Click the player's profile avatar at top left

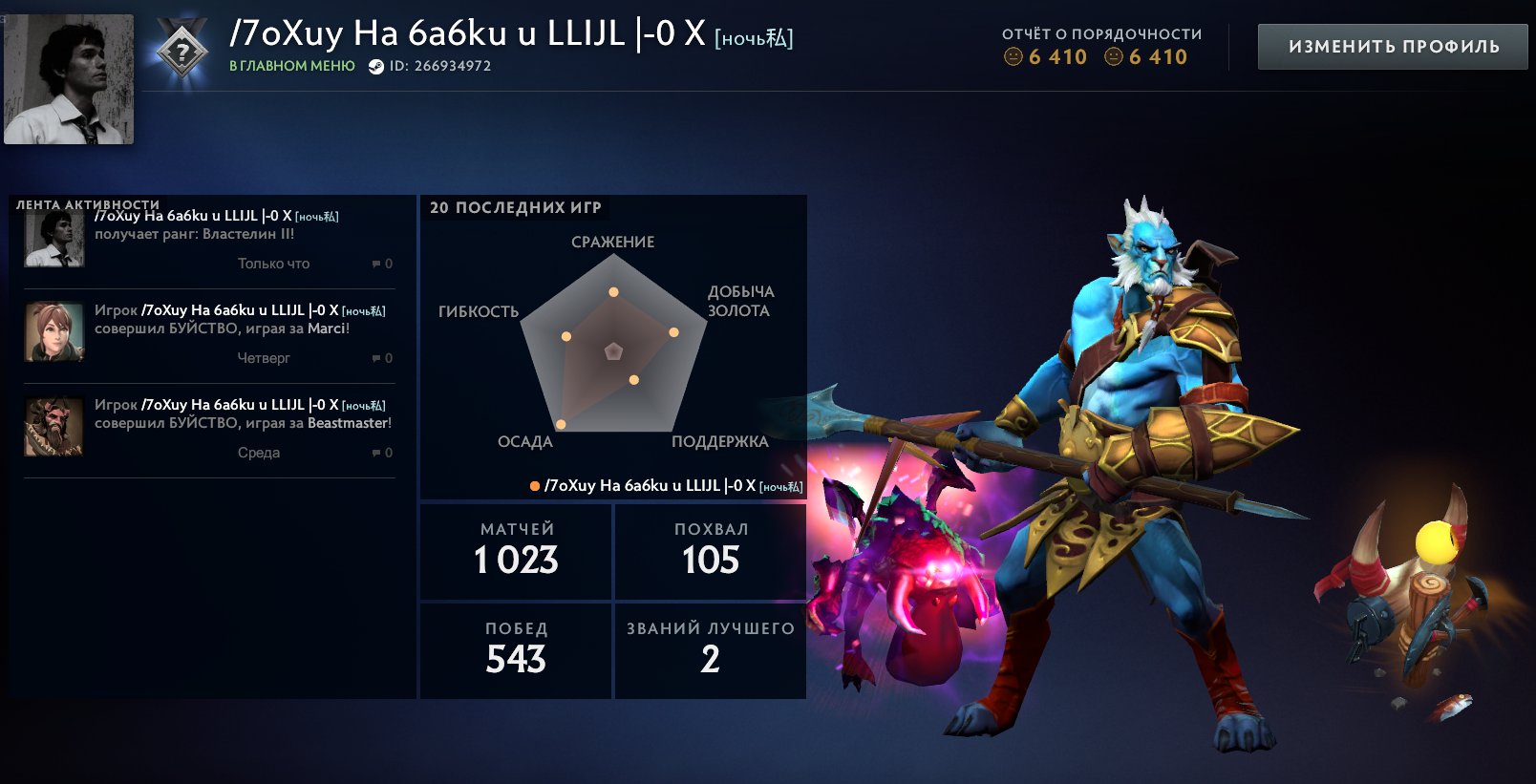click(x=69, y=81)
